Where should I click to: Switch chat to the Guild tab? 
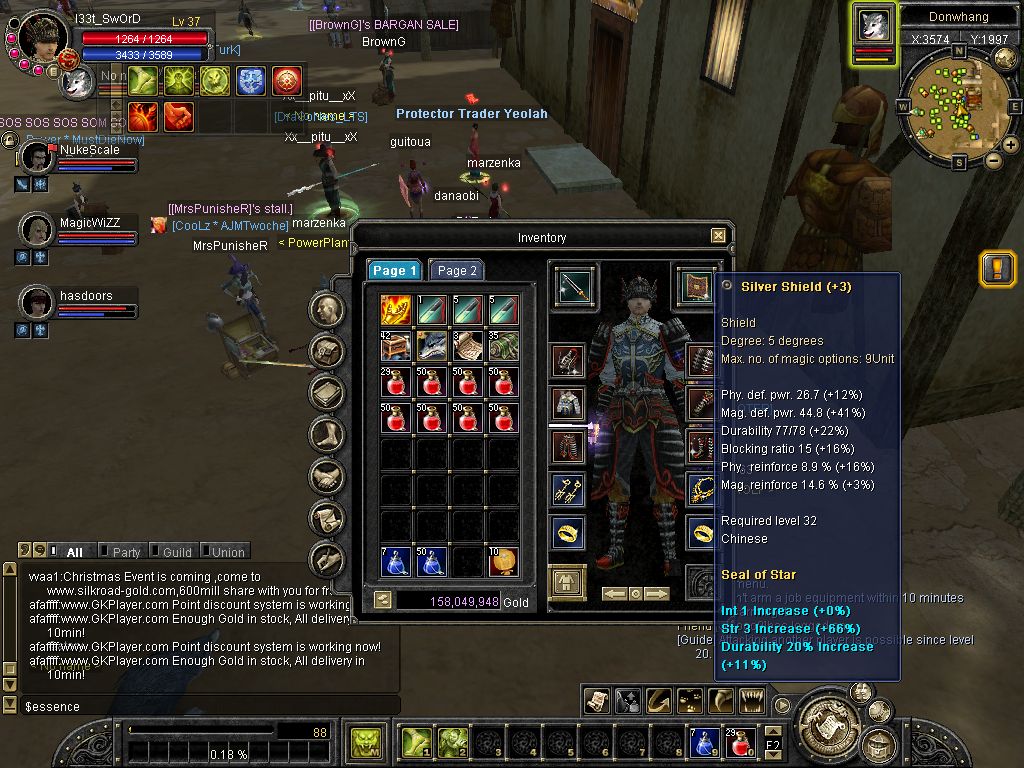coord(177,552)
